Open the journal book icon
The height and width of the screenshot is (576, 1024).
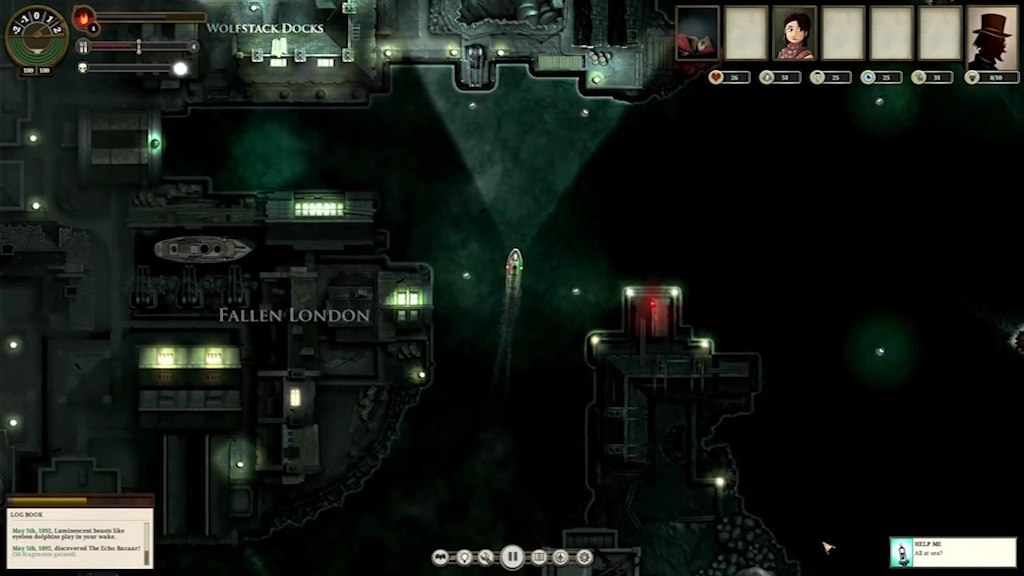click(538, 557)
